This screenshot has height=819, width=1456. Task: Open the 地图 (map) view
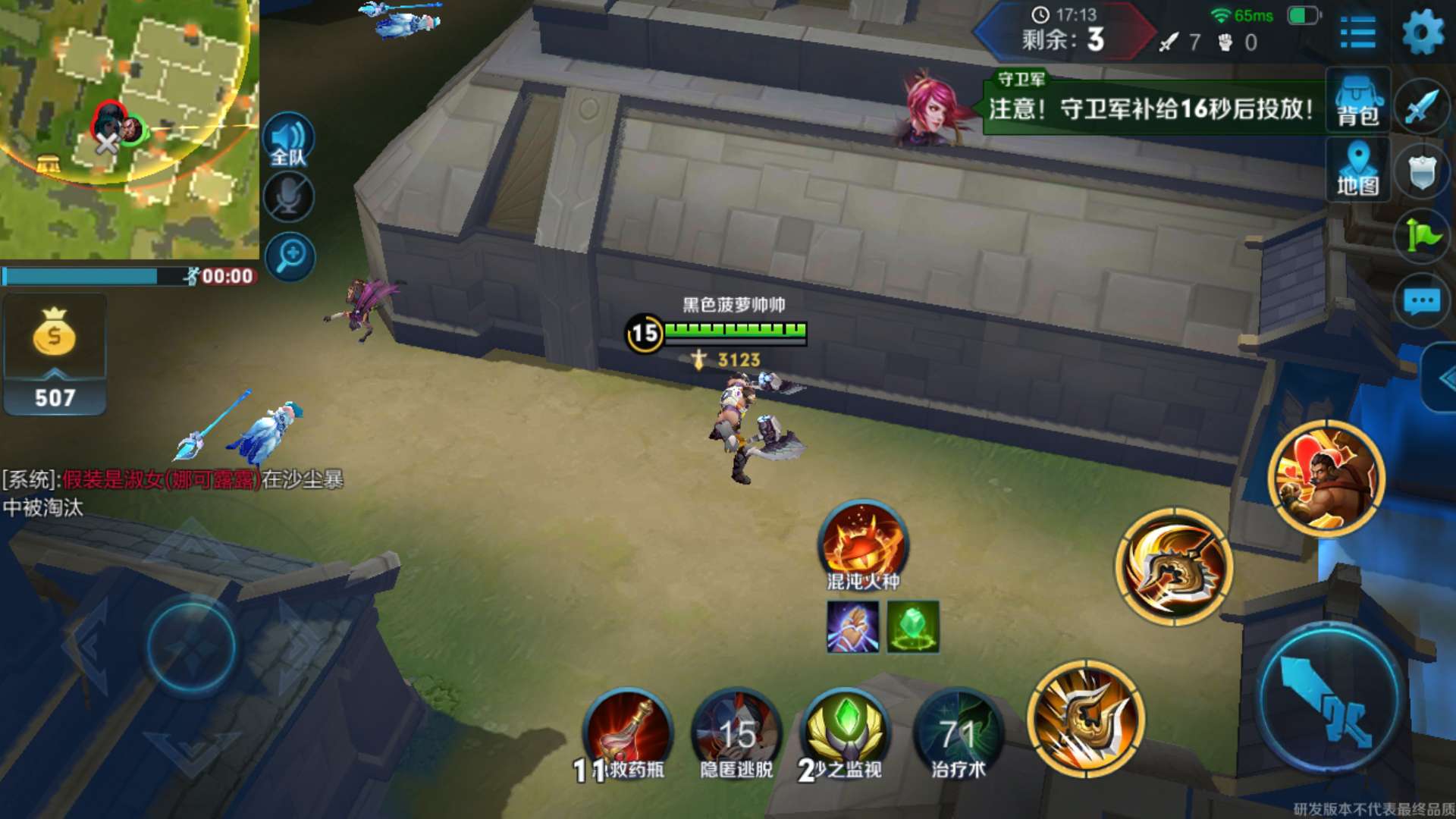tap(1357, 171)
